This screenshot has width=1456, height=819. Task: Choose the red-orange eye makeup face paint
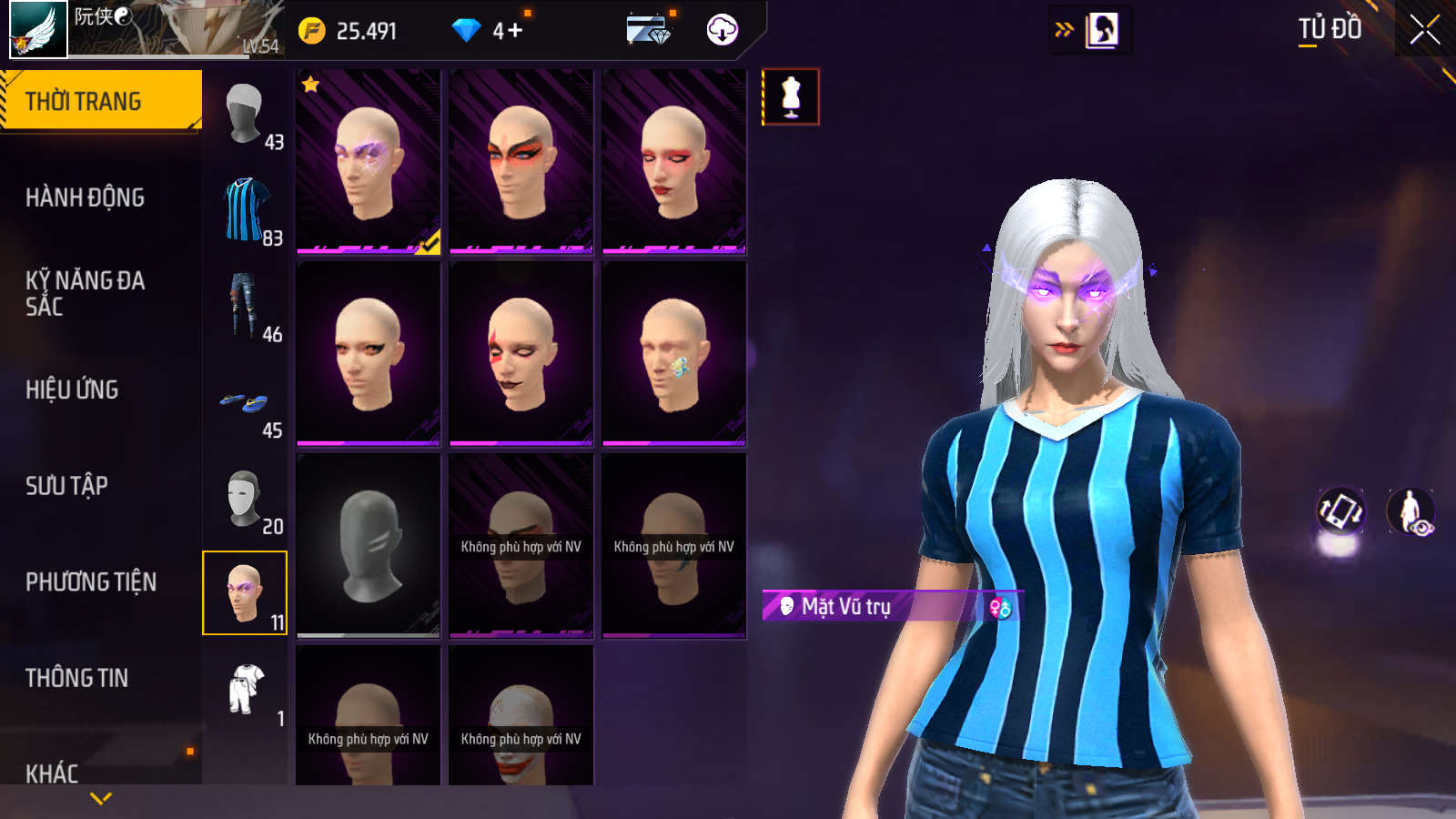click(x=521, y=161)
